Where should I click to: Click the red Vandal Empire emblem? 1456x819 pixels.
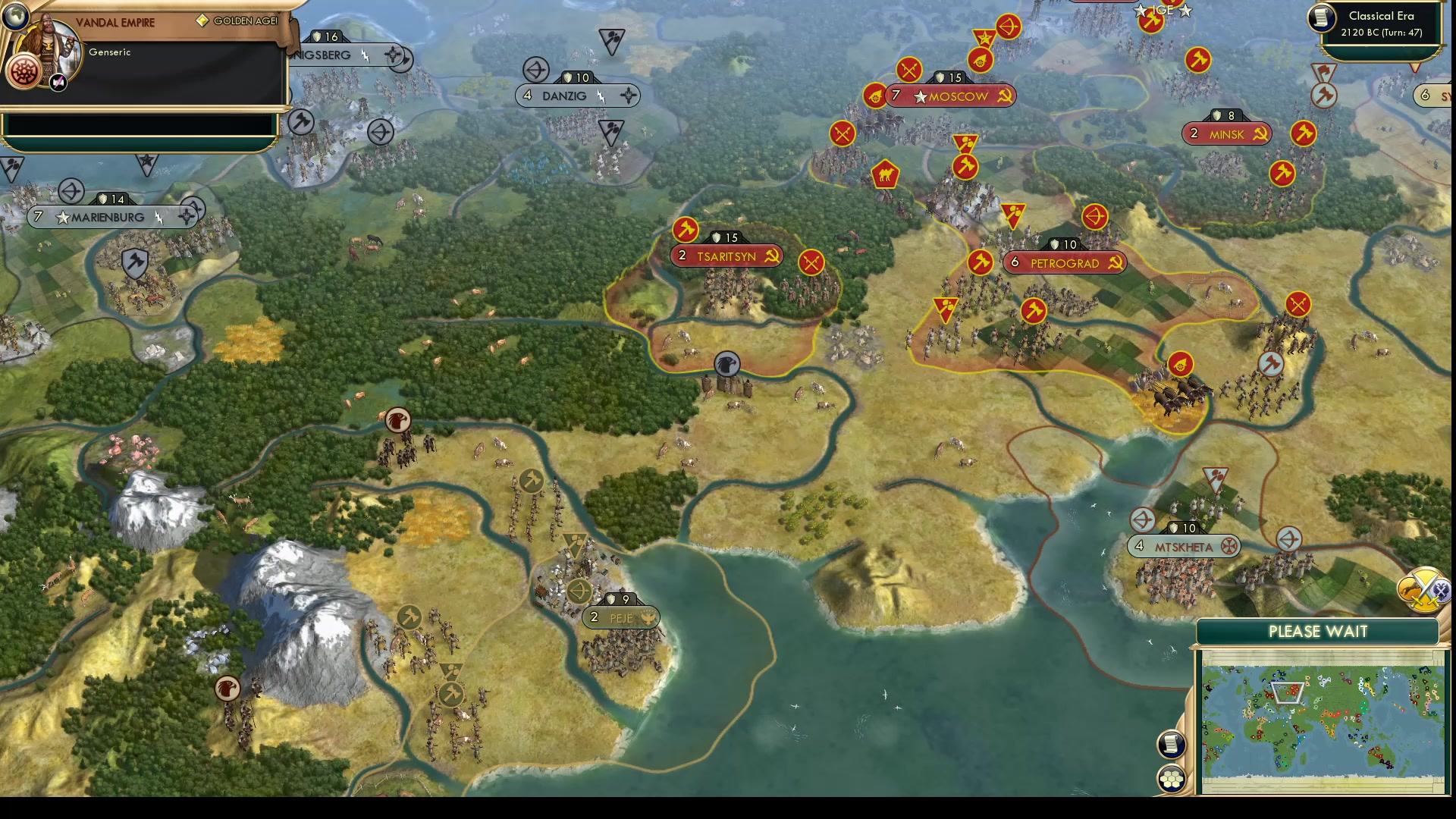[26, 71]
